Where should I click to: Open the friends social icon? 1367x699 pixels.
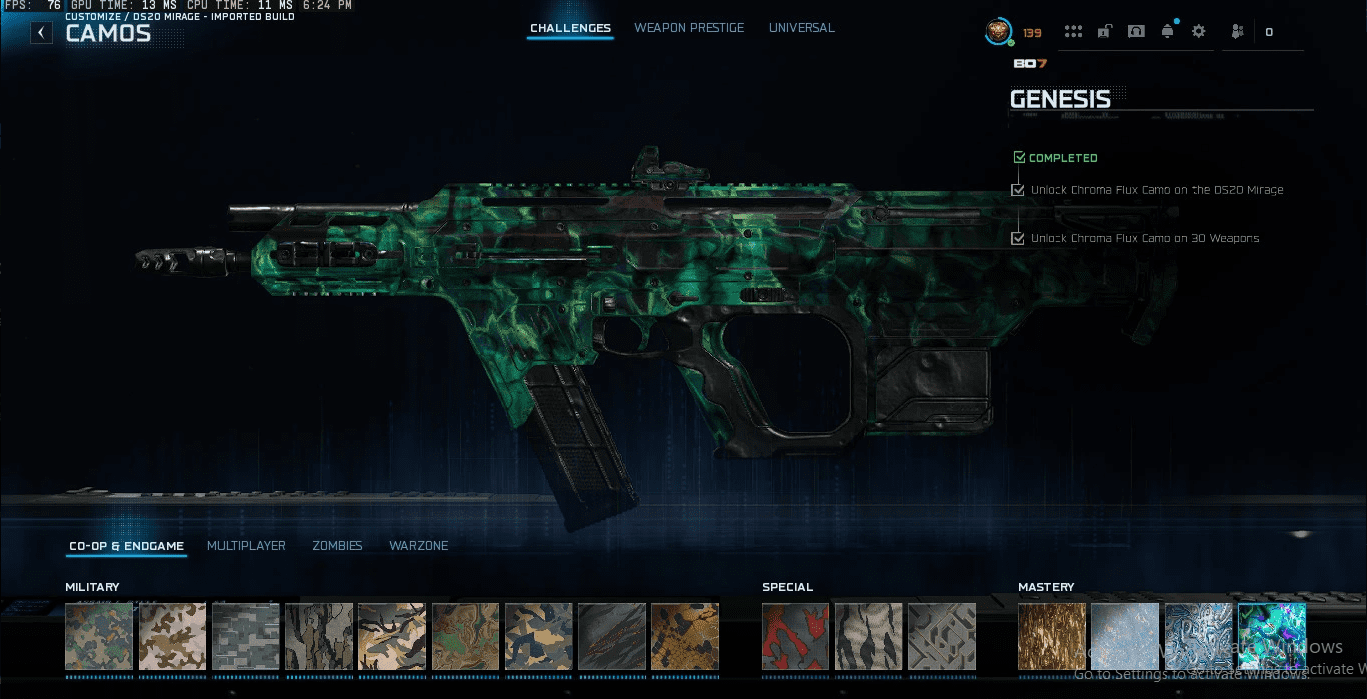pyautogui.click(x=1237, y=32)
